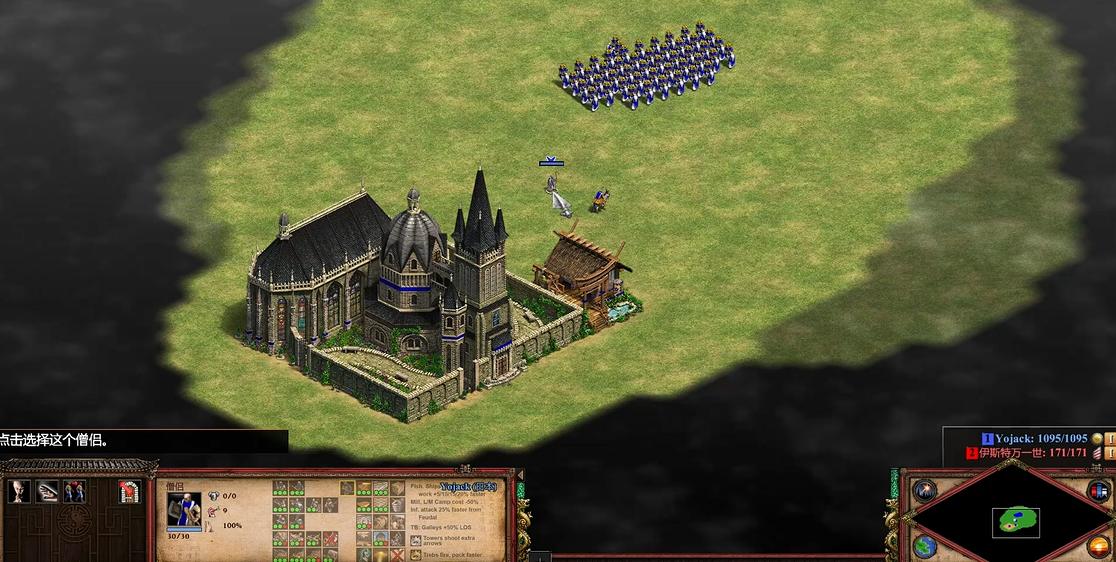Toggle the minimap player colors banner button
The height and width of the screenshot is (562, 1116).
[x=1098, y=491]
